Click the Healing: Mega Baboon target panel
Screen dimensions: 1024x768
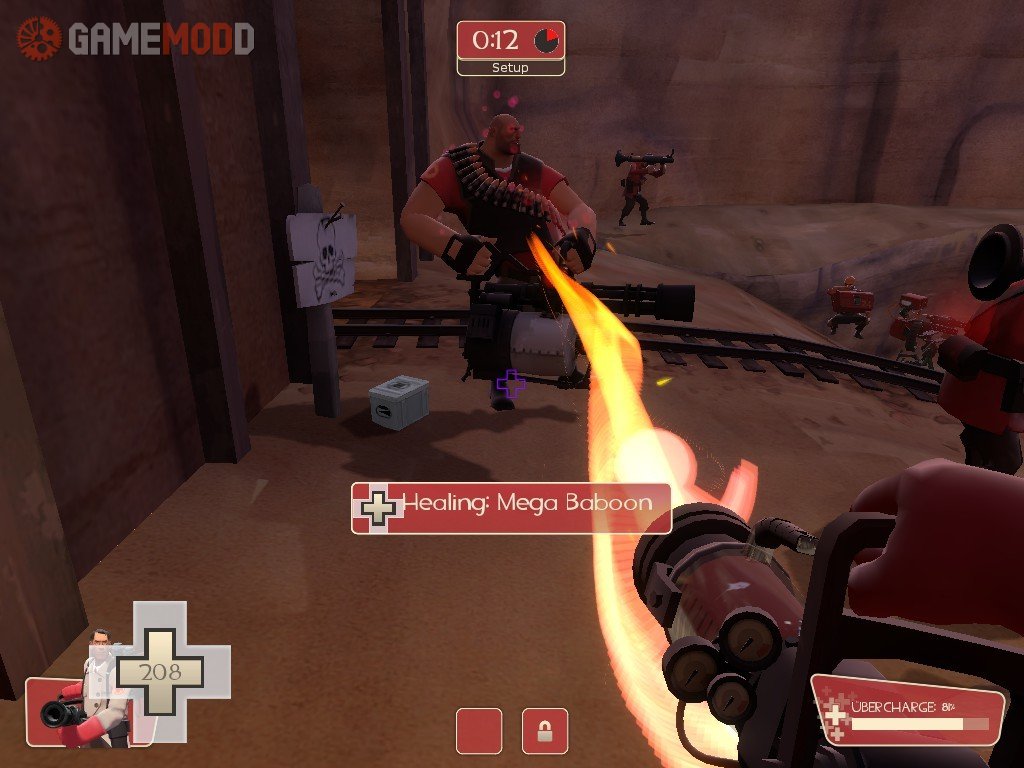tap(510, 508)
